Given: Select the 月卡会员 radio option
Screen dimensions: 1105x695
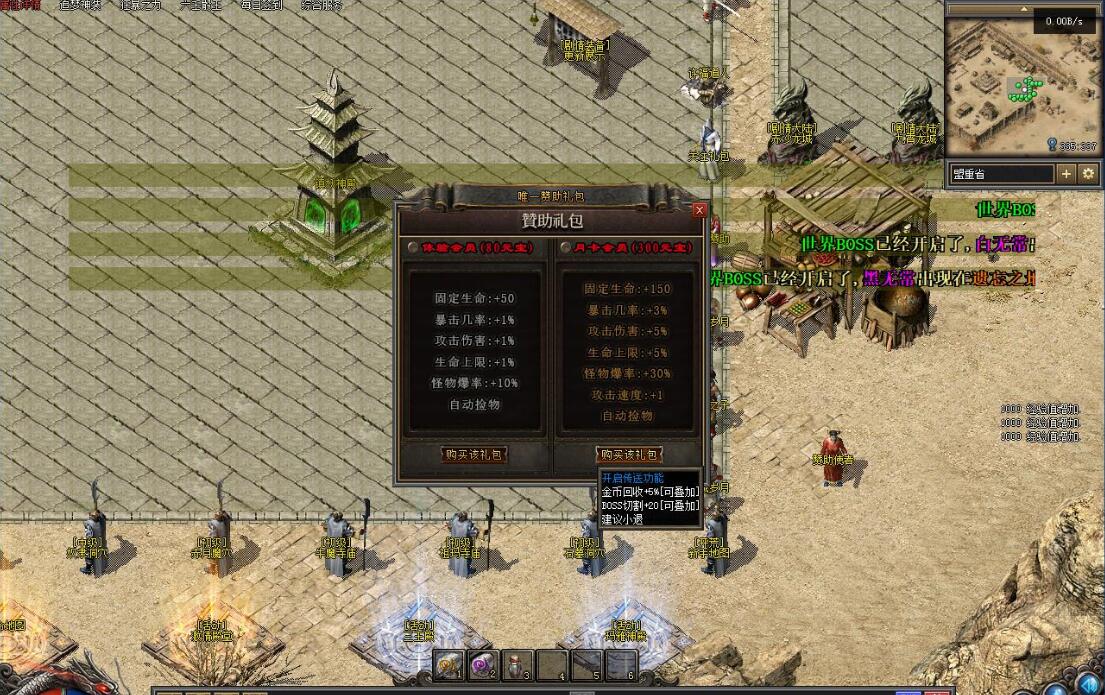Looking at the screenshot, I should click(x=566, y=247).
